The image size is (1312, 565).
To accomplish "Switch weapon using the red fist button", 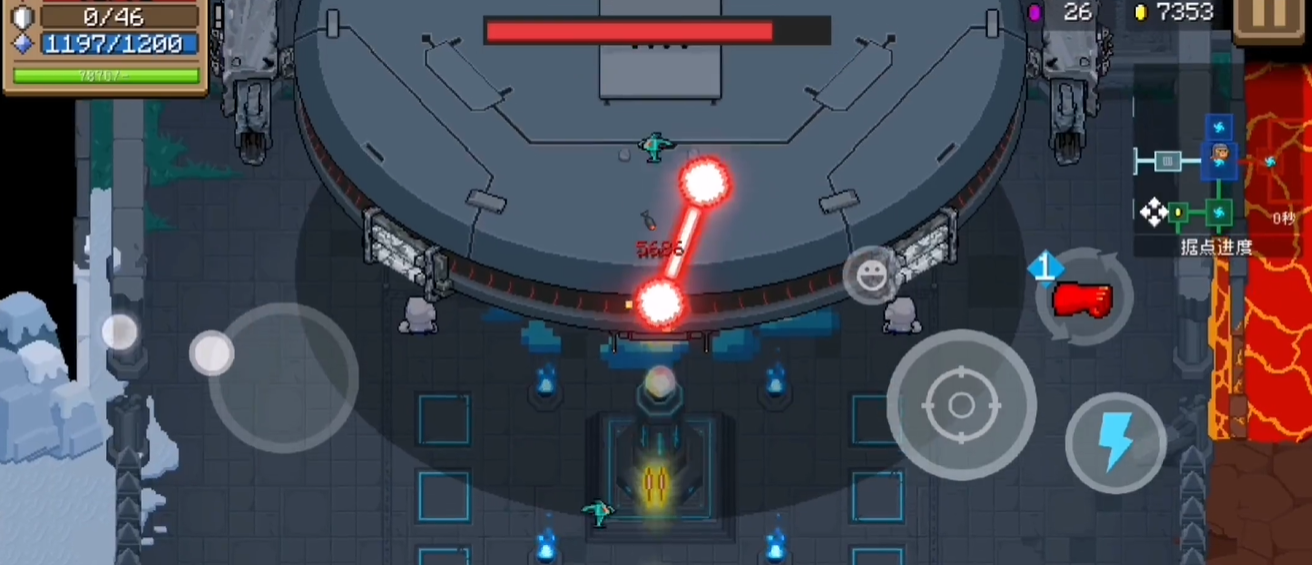I will coord(1084,297).
